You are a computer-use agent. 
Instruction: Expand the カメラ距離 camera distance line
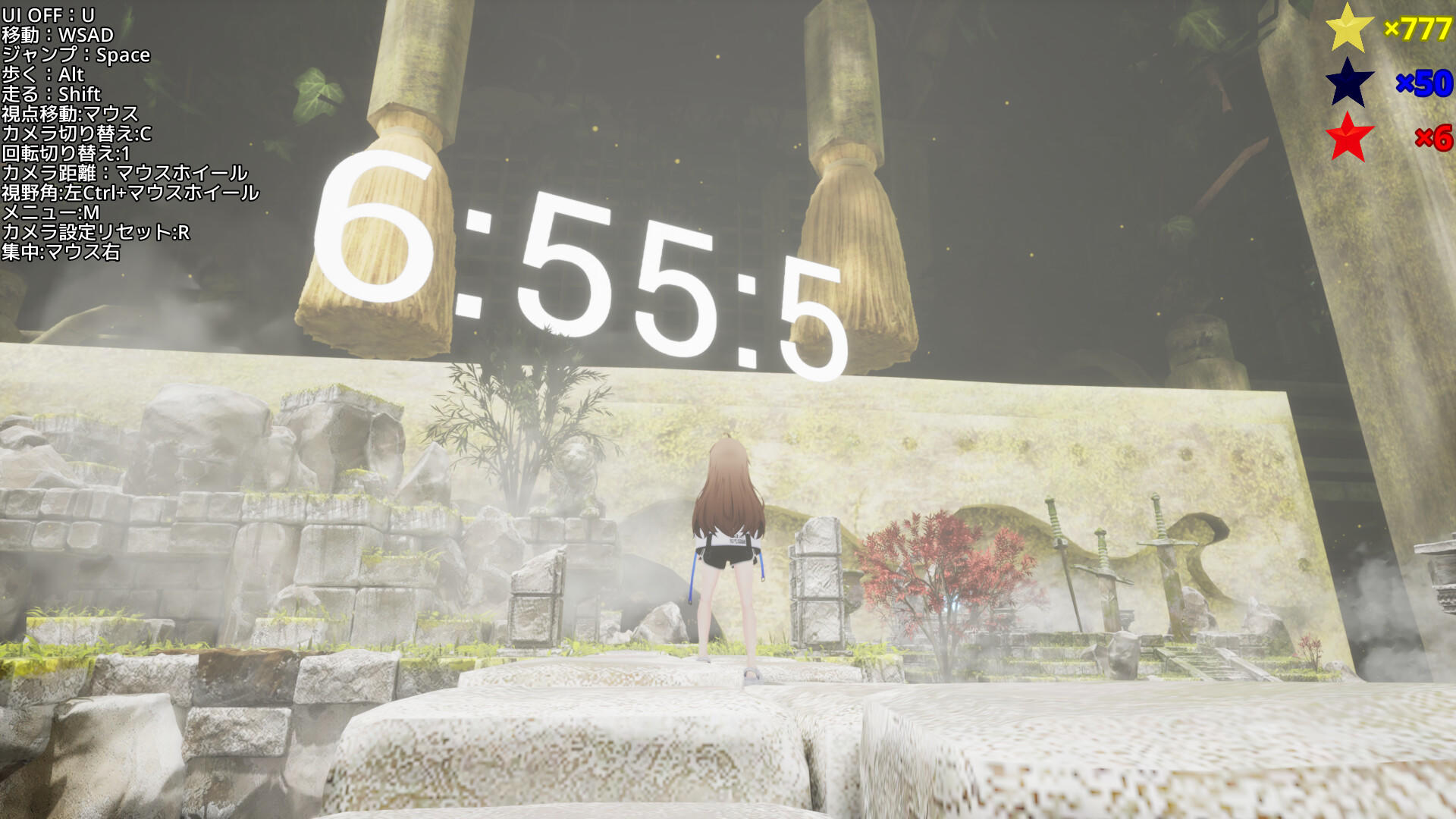click(x=125, y=174)
